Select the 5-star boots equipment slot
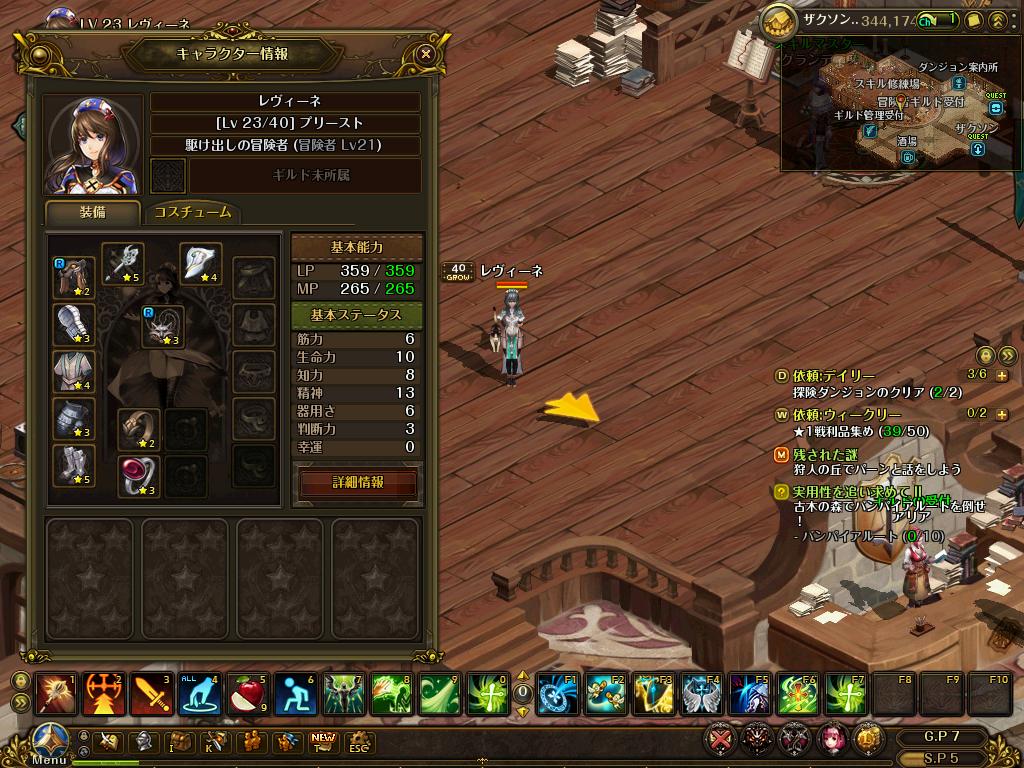The width and height of the screenshot is (1024, 768). (x=74, y=466)
